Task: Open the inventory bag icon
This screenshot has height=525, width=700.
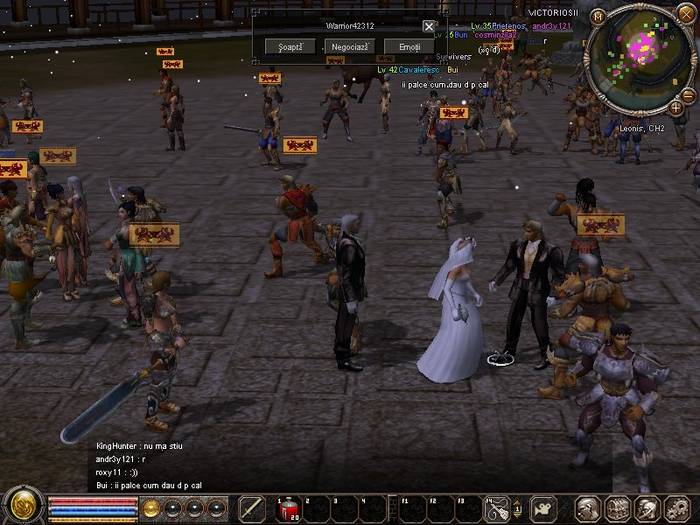Action: [x=617, y=509]
